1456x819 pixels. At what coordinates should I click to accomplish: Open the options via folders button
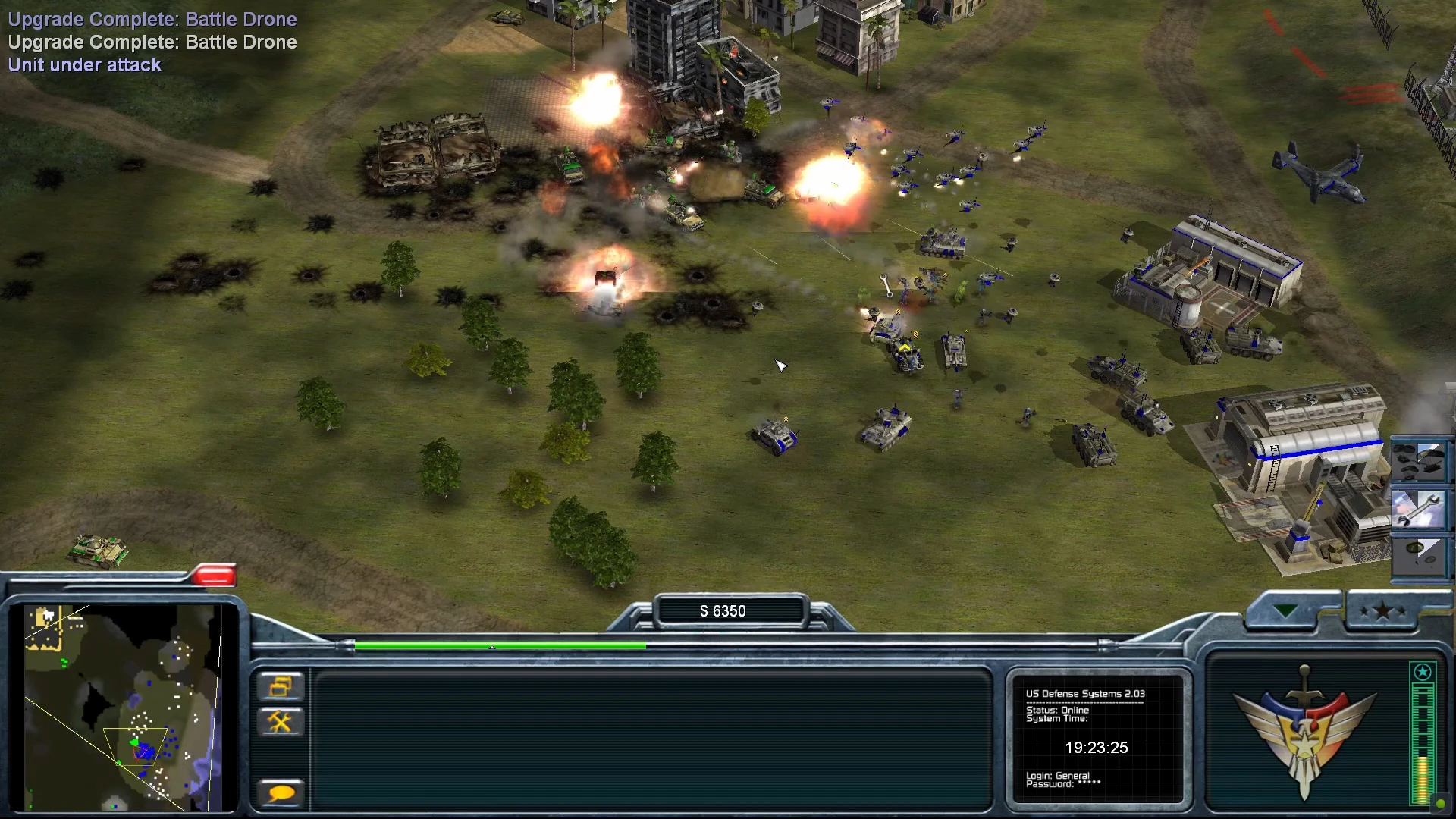coord(281,687)
